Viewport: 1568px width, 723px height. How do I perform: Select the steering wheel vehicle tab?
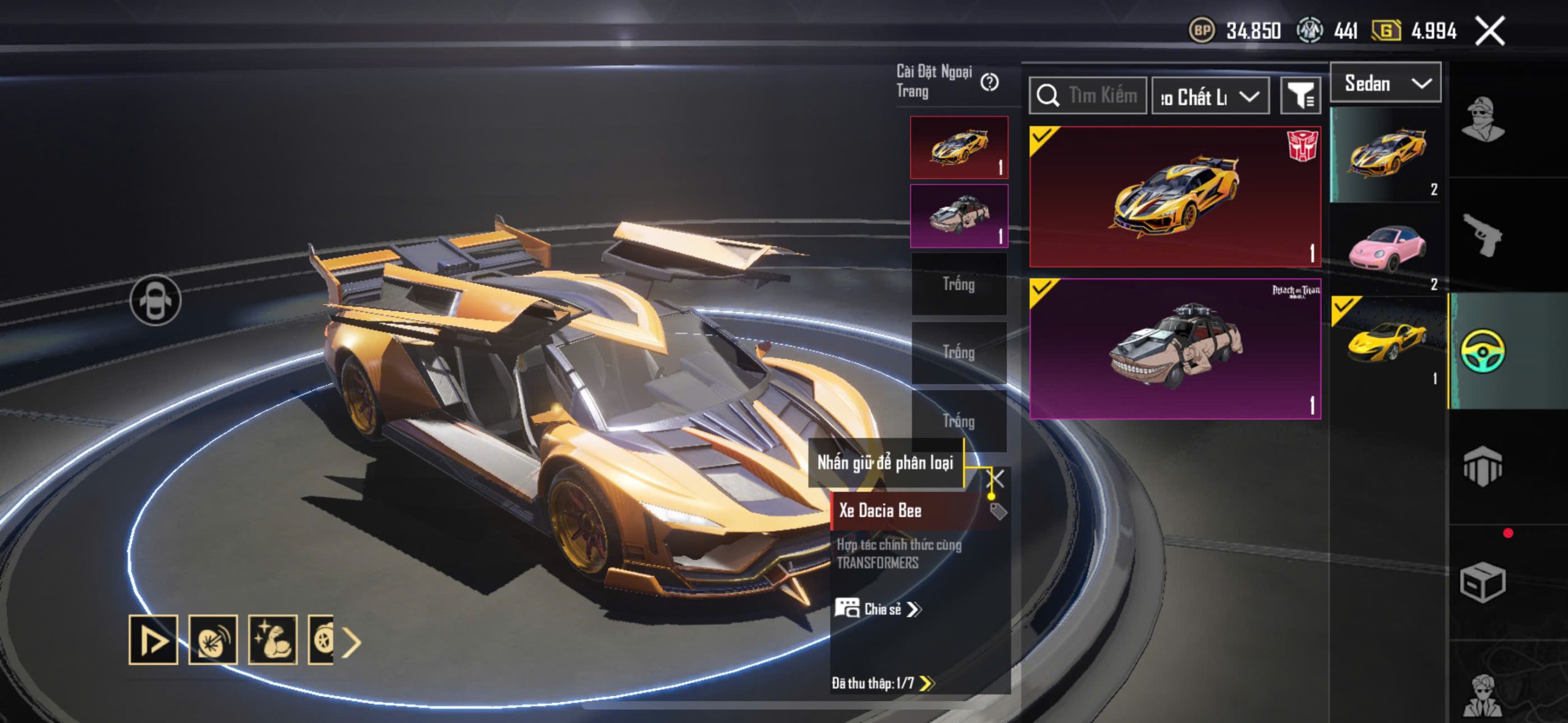coord(1483,351)
